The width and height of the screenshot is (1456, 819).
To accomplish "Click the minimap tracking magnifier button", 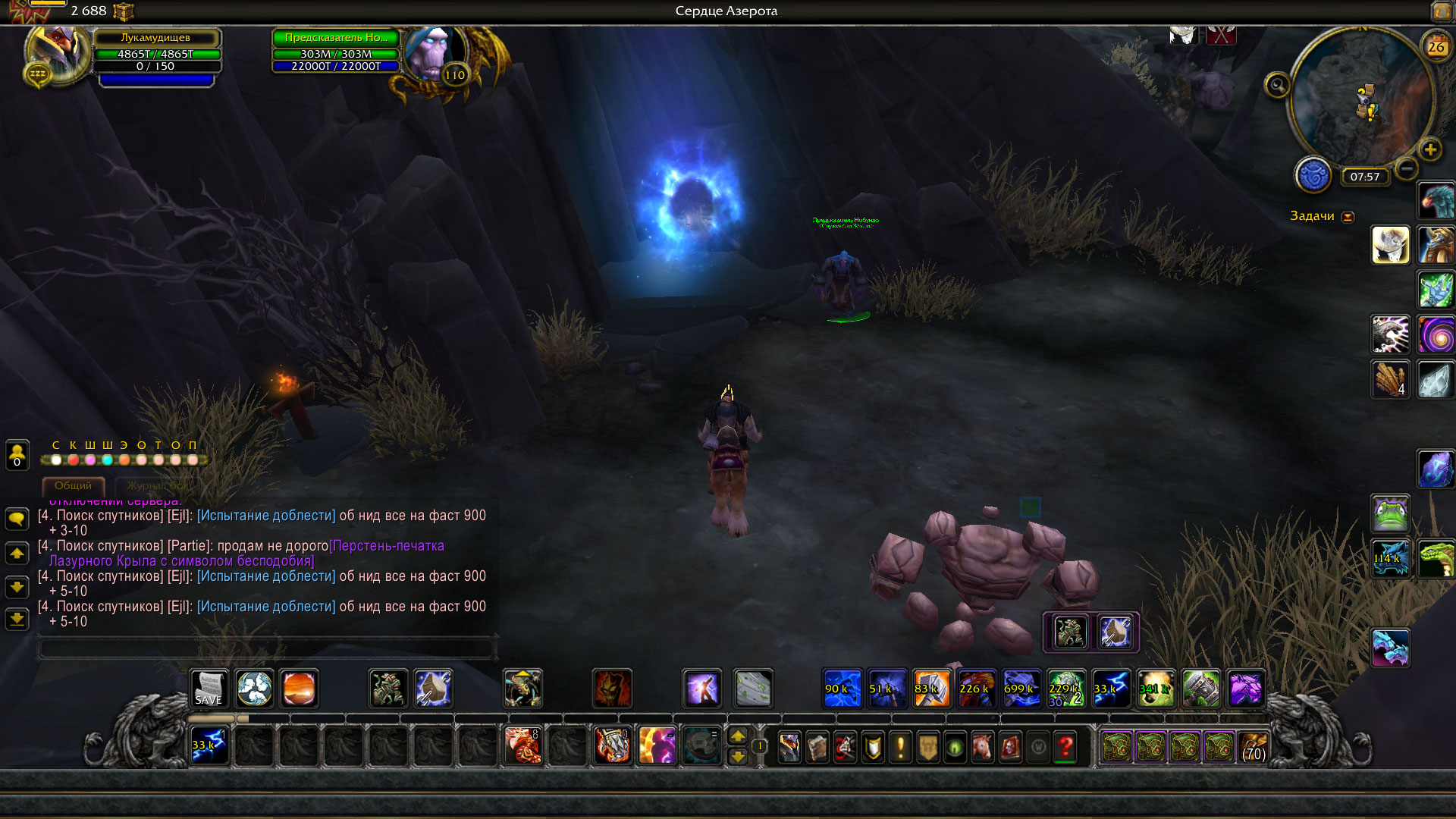I will pyautogui.click(x=1277, y=85).
